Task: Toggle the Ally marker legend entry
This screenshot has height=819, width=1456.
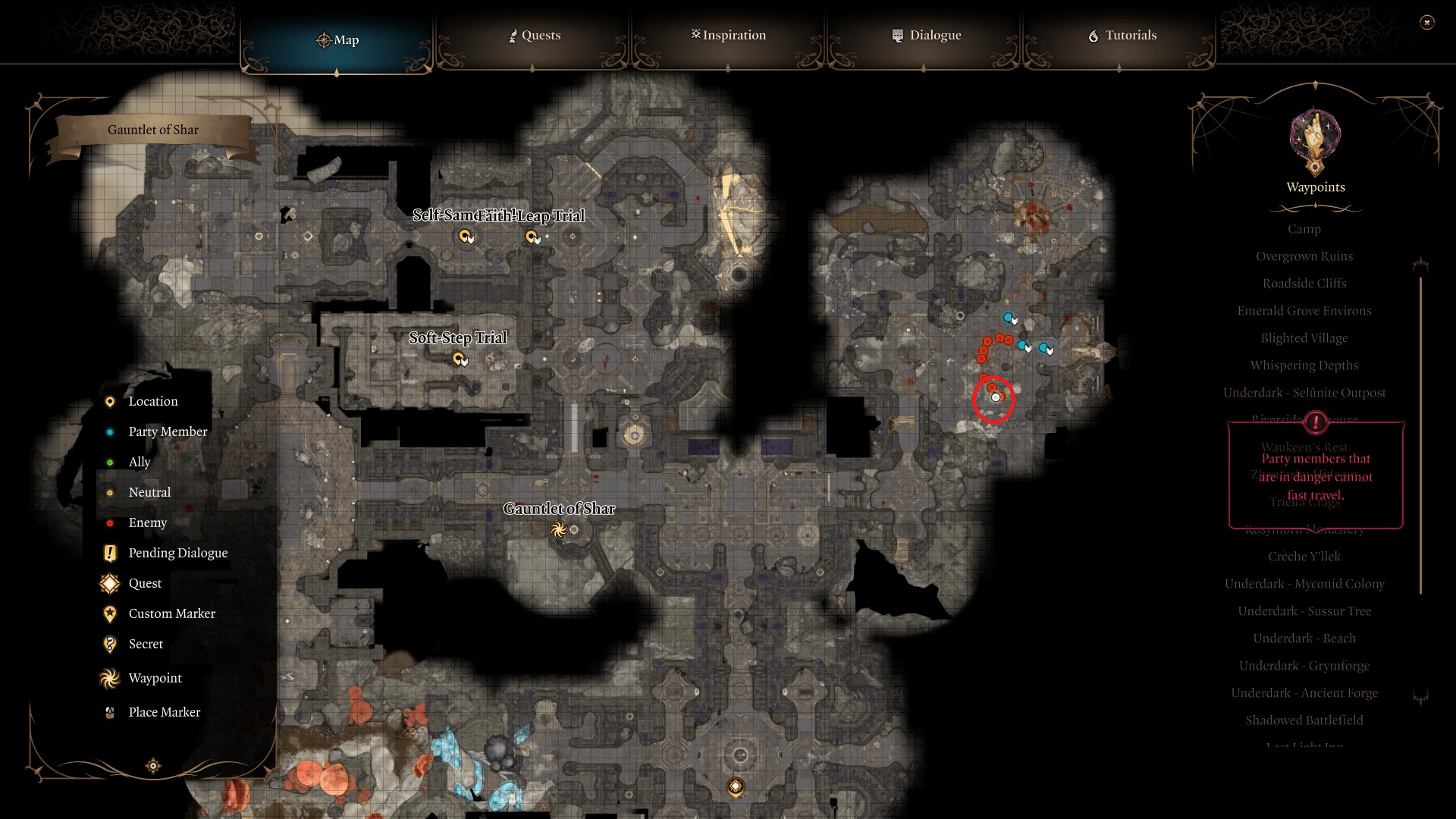Action: tap(109, 462)
